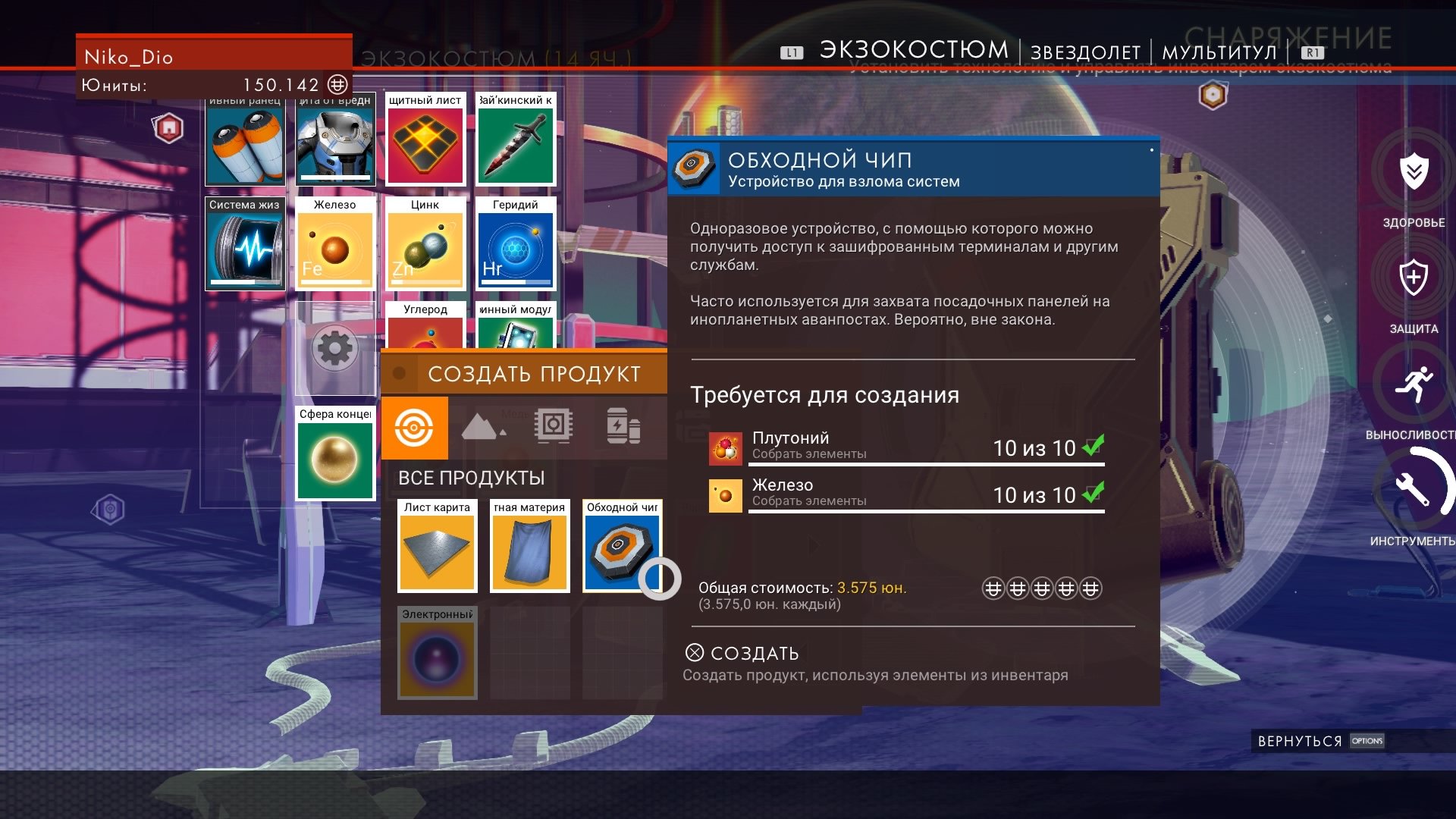Select the red shield plate item slot

click(425, 140)
